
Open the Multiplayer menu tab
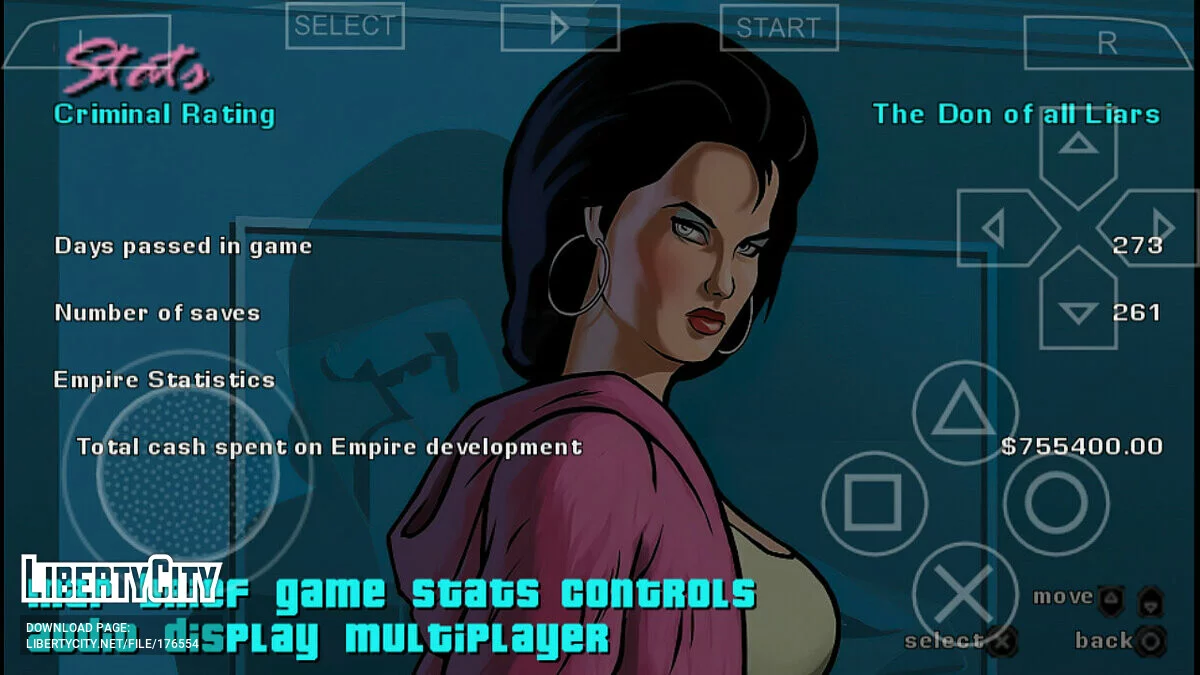click(x=477, y=636)
